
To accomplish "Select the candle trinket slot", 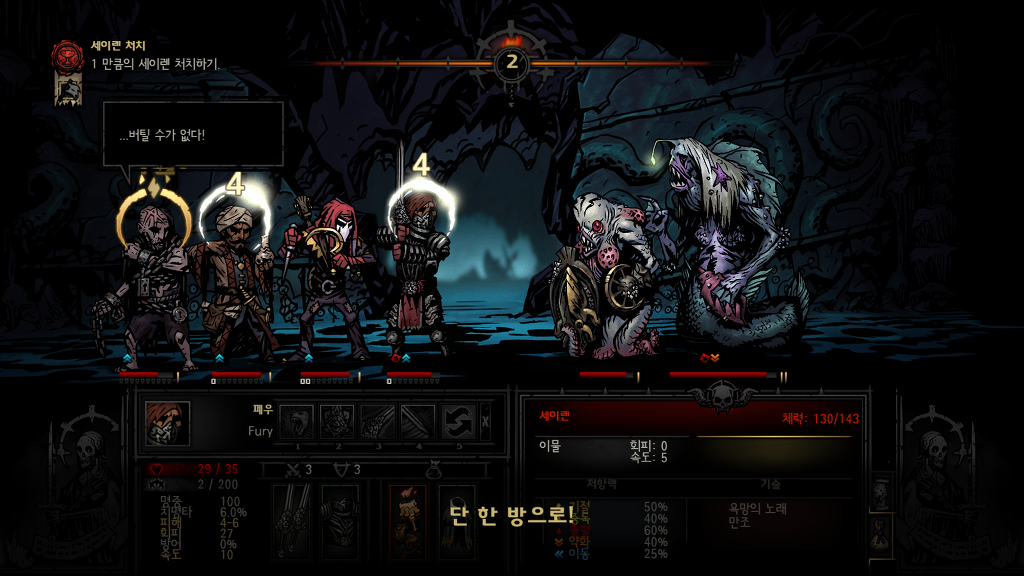I will click(x=407, y=520).
